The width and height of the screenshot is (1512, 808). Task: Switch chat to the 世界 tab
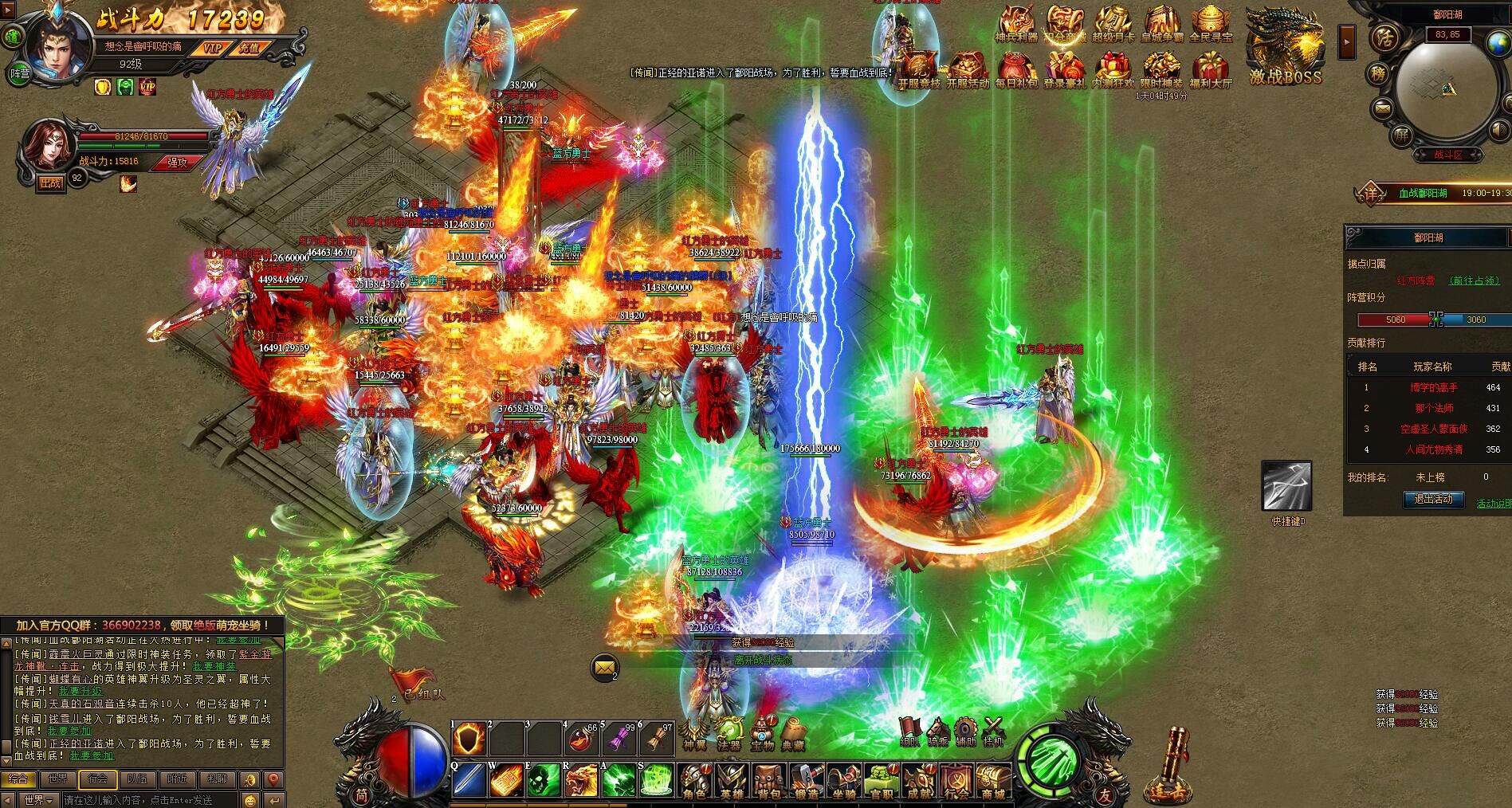click(x=57, y=779)
